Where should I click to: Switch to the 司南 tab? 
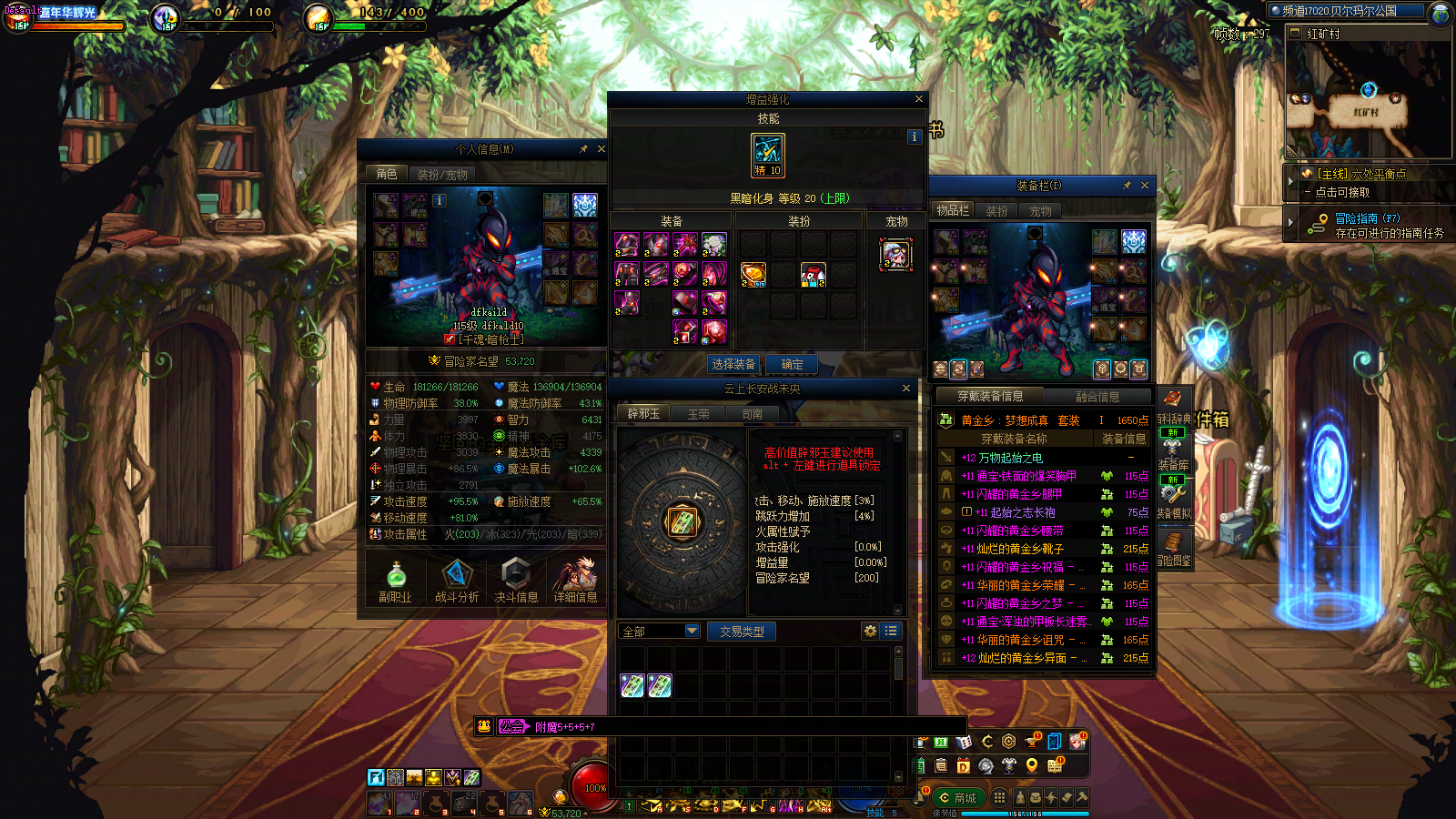[x=753, y=413]
